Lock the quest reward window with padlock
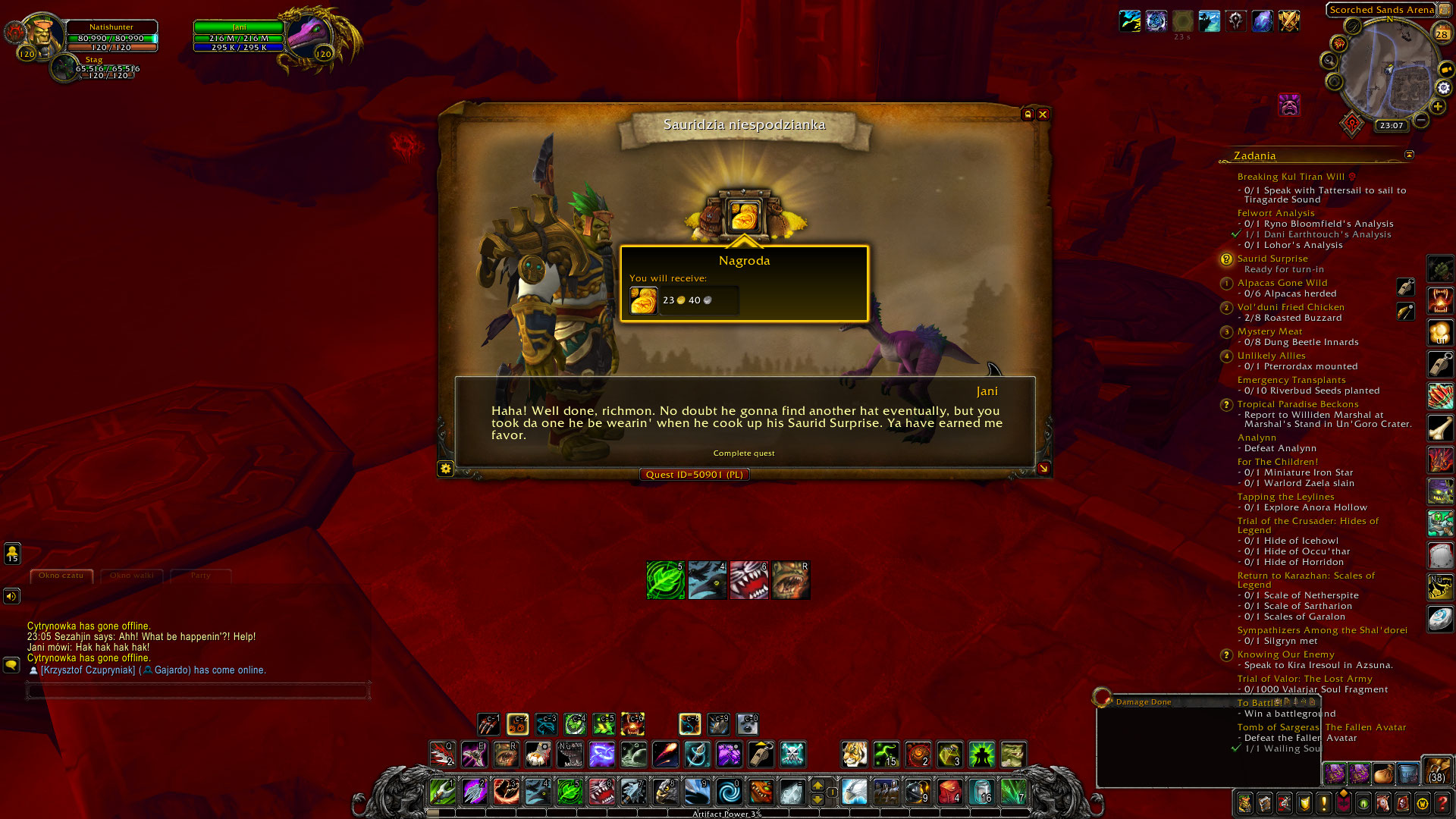 tap(1028, 115)
